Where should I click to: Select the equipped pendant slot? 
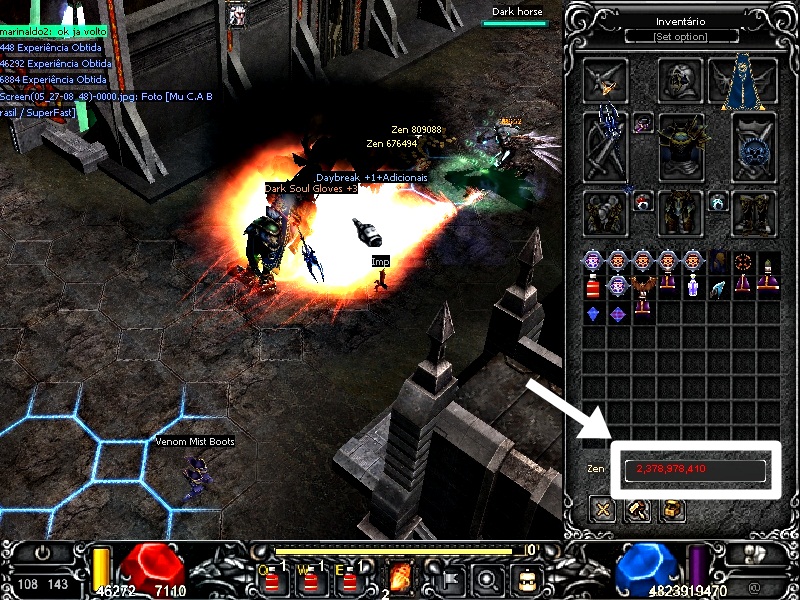(x=643, y=123)
